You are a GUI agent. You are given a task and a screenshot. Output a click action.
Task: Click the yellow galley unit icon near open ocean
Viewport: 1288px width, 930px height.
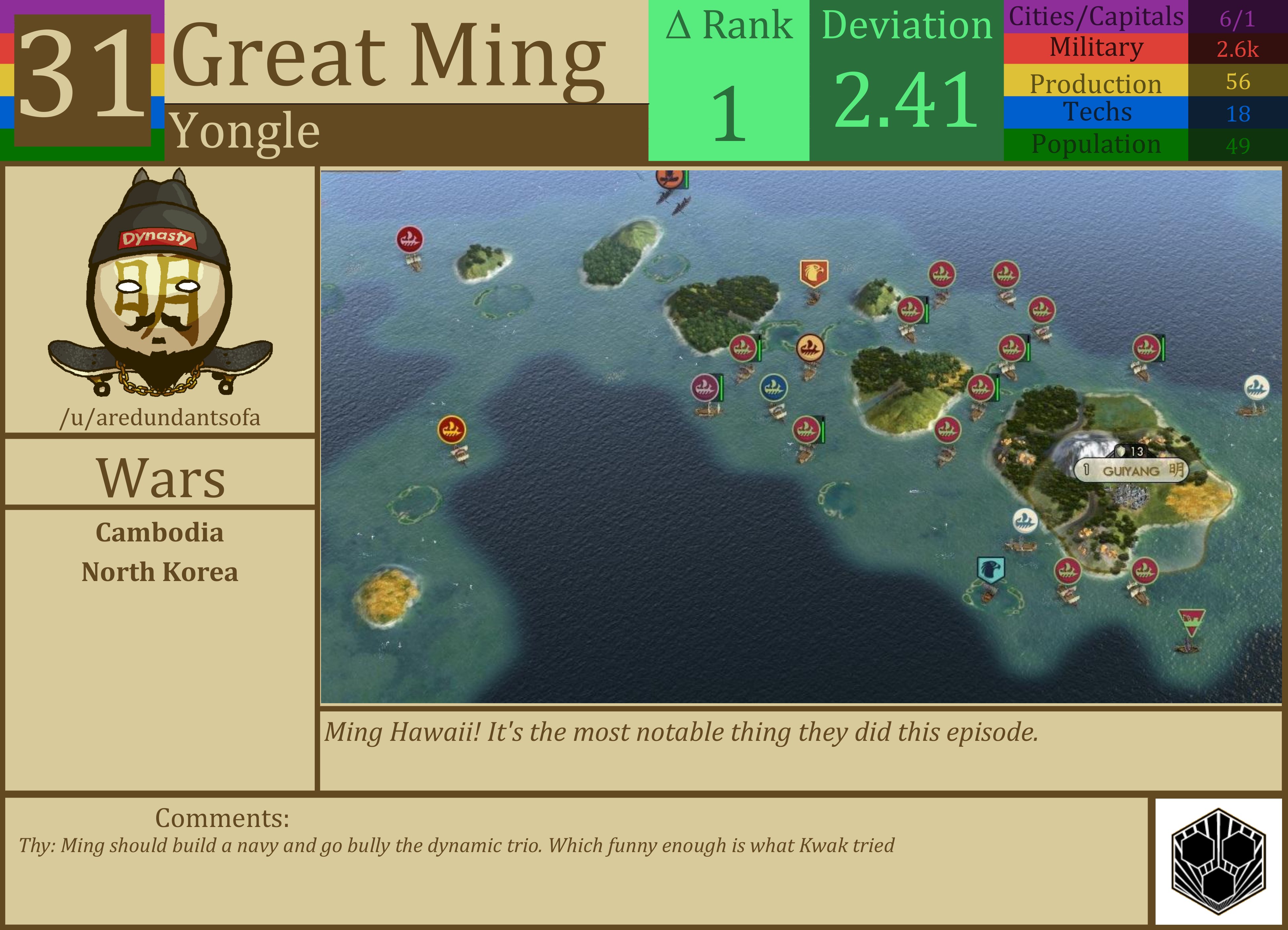point(451,430)
